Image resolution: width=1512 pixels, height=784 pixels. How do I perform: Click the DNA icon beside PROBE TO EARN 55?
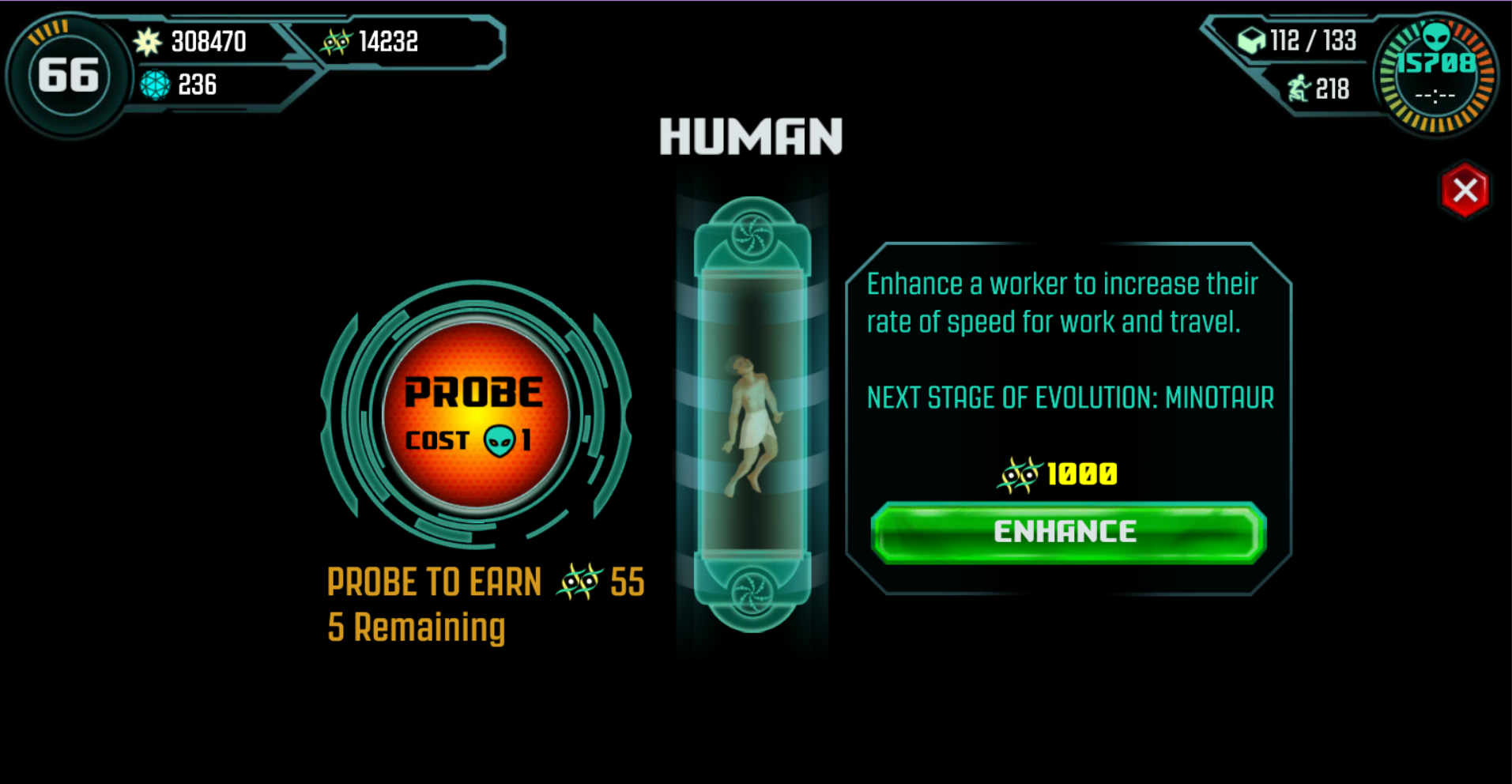pos(580,582)
